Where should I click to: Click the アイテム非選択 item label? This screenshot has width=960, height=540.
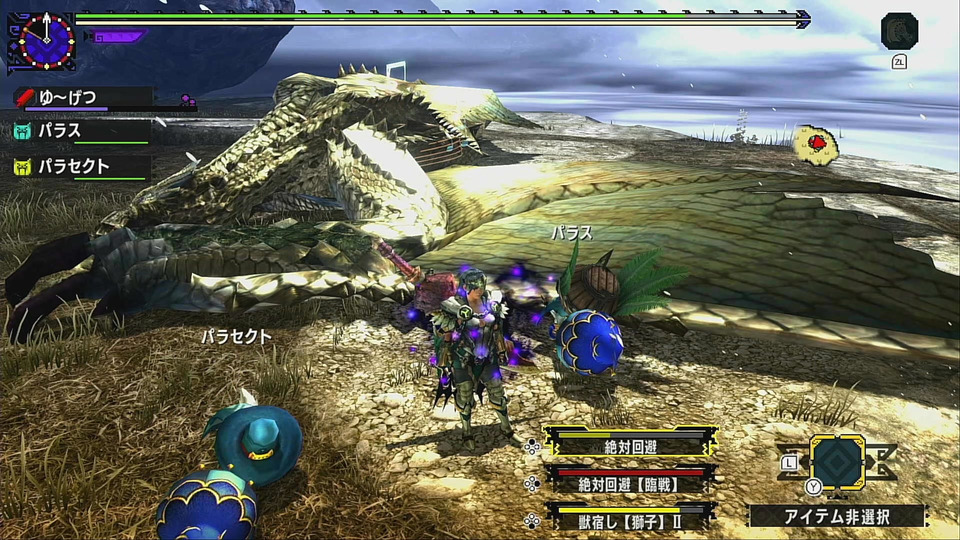point(838,516)
